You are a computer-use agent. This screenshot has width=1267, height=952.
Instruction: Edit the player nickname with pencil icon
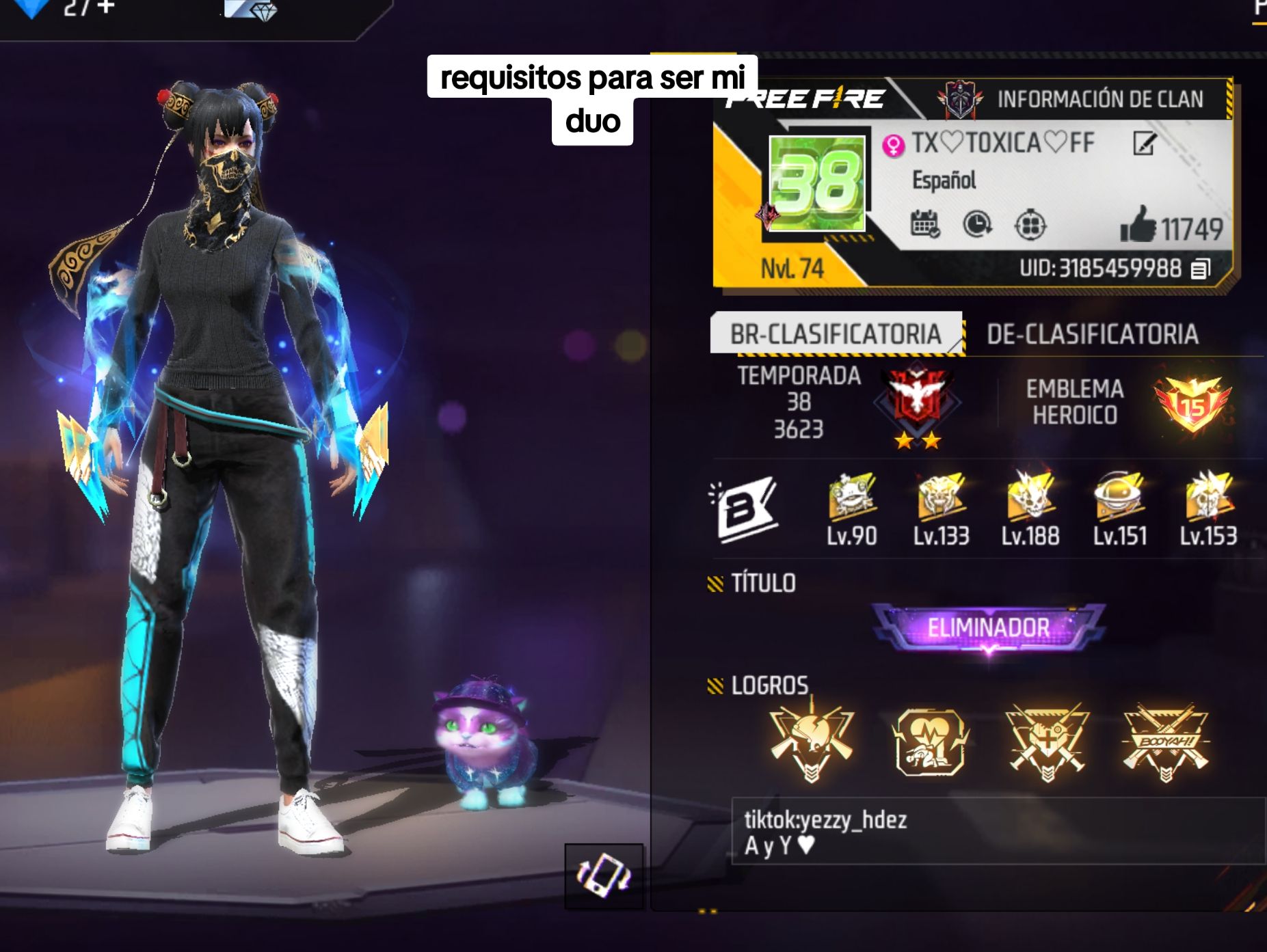1144,144
